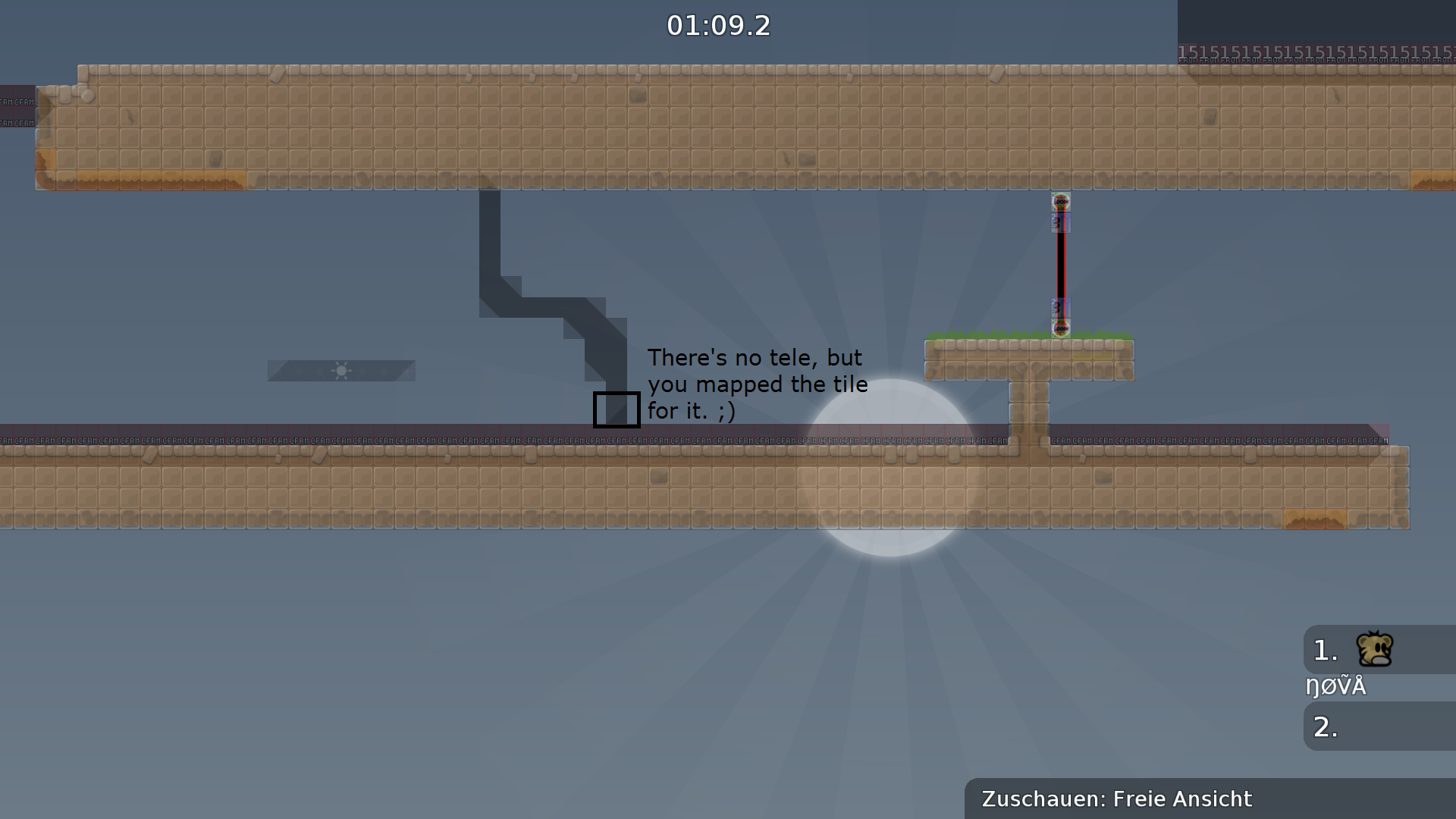Click the bright sun symbol on the stopper strip
The height and width of the screenshot is (819, 1456).
[342, 371]
